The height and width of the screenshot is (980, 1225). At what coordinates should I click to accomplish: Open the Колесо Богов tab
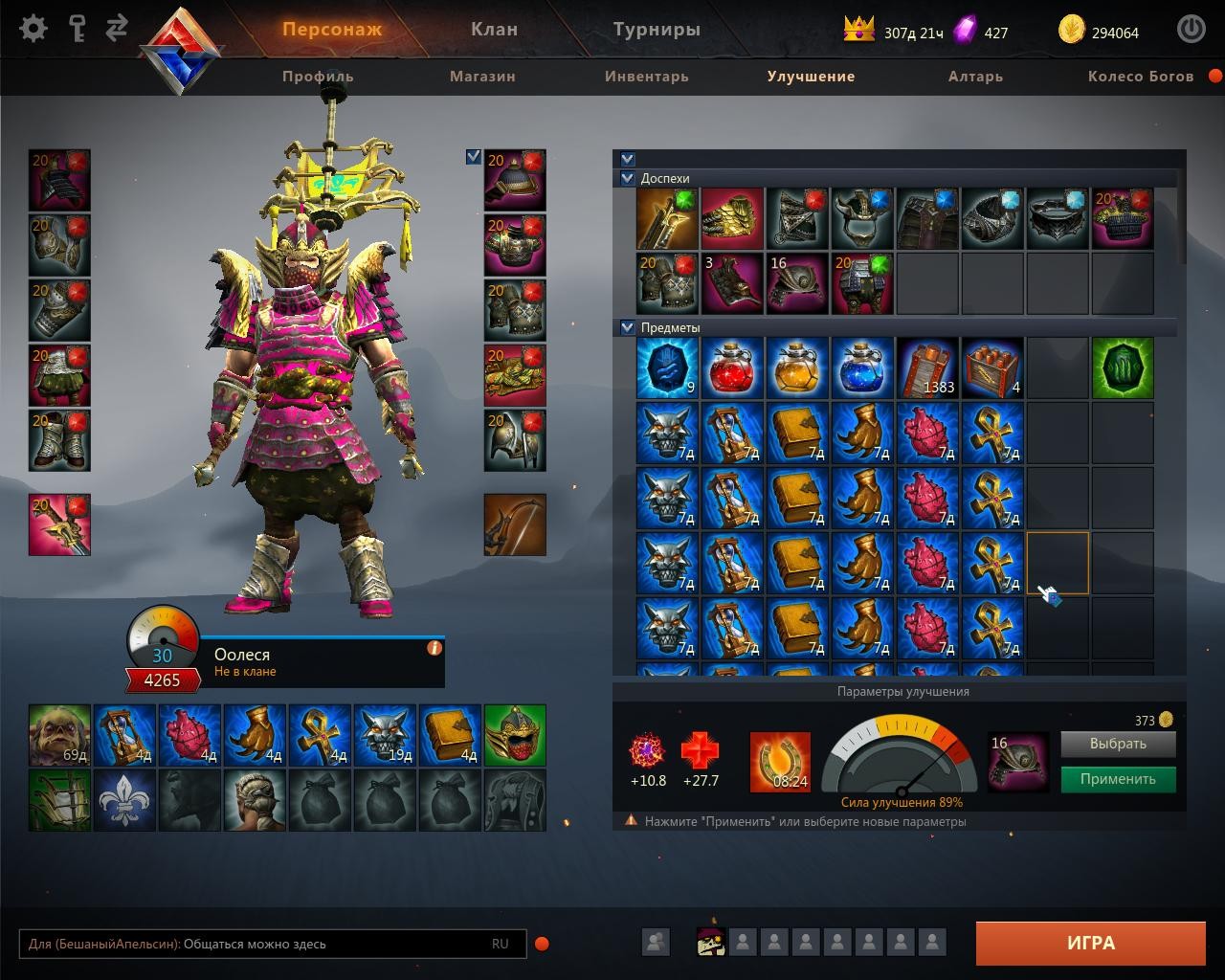tap(1140, 77)
